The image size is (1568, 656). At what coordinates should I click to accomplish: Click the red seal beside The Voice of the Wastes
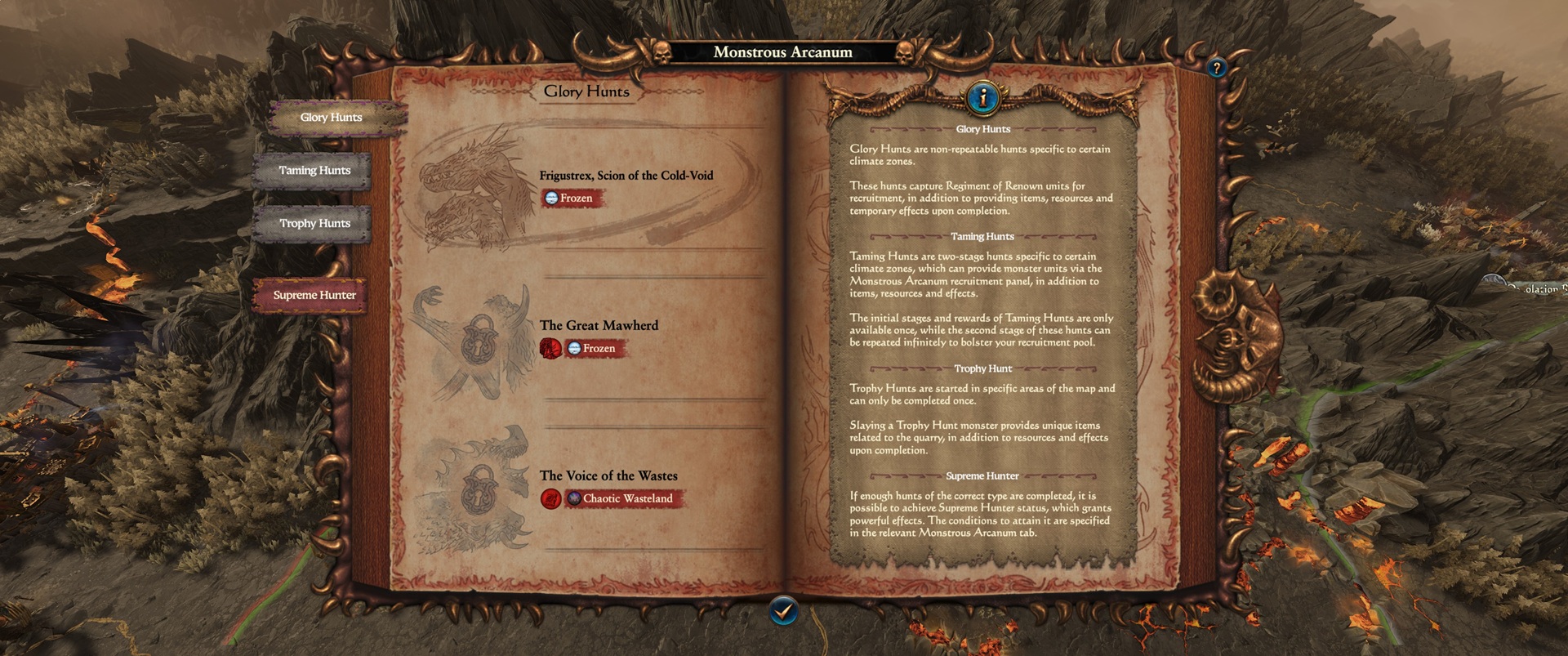(551, 498)
